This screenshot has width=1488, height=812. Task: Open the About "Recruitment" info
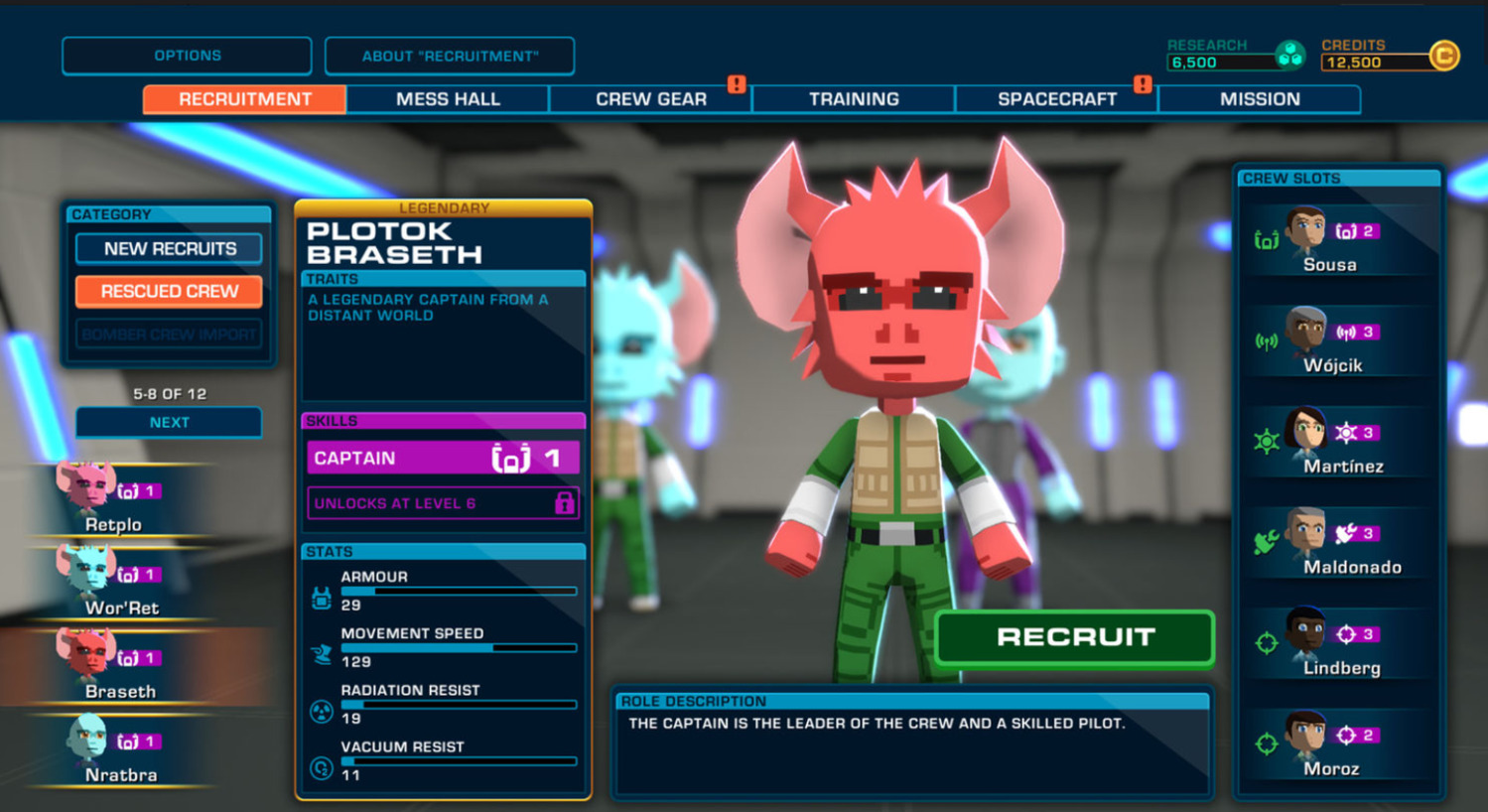[x=450, y=56]
